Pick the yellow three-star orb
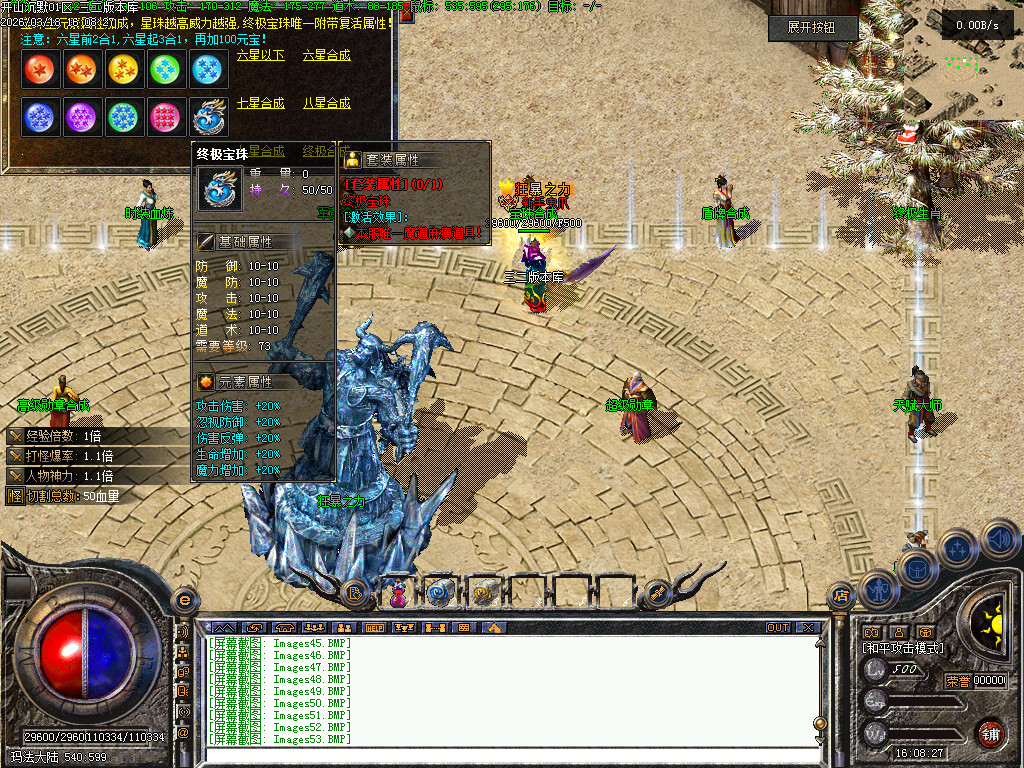Screen dimensions: 1024x768 coord(124,69)
